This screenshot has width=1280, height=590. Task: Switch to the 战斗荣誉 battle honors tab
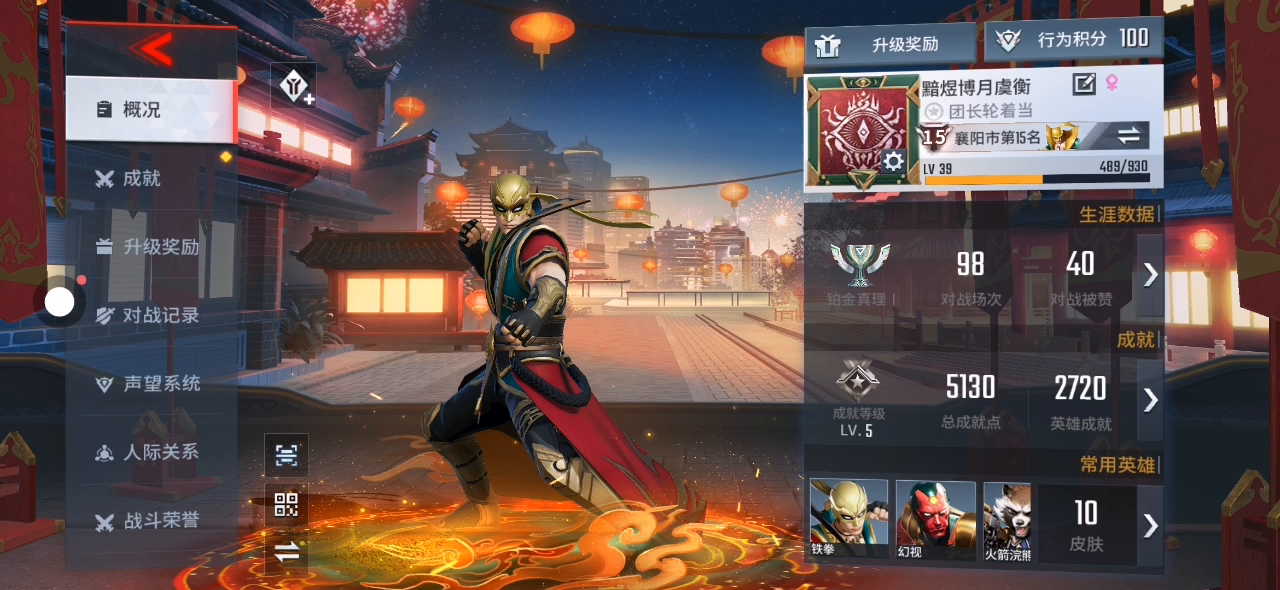pos(150,521)
